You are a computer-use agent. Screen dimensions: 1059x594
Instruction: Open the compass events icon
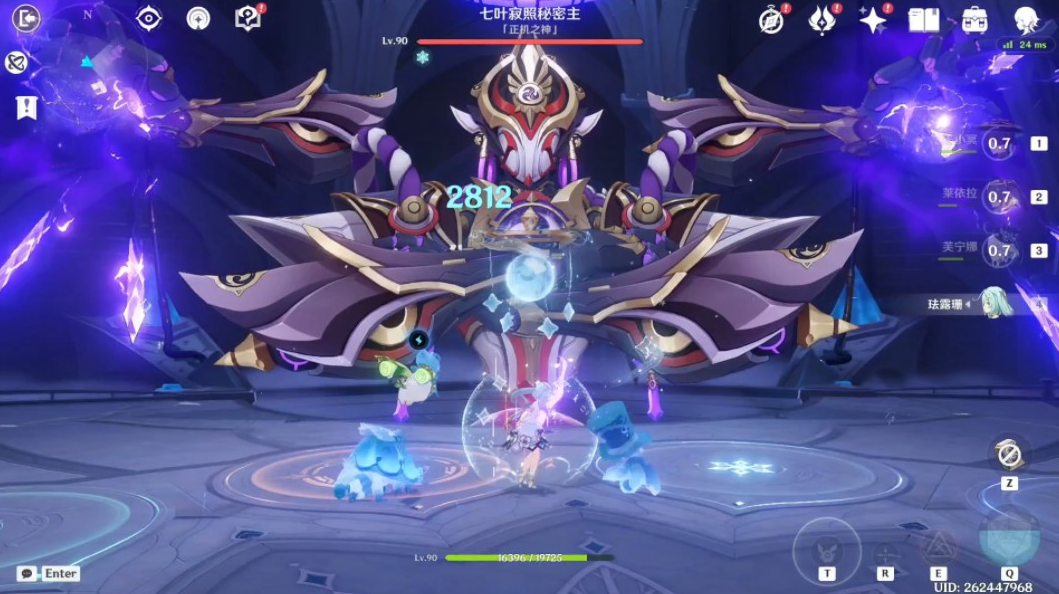click(772, 20)
